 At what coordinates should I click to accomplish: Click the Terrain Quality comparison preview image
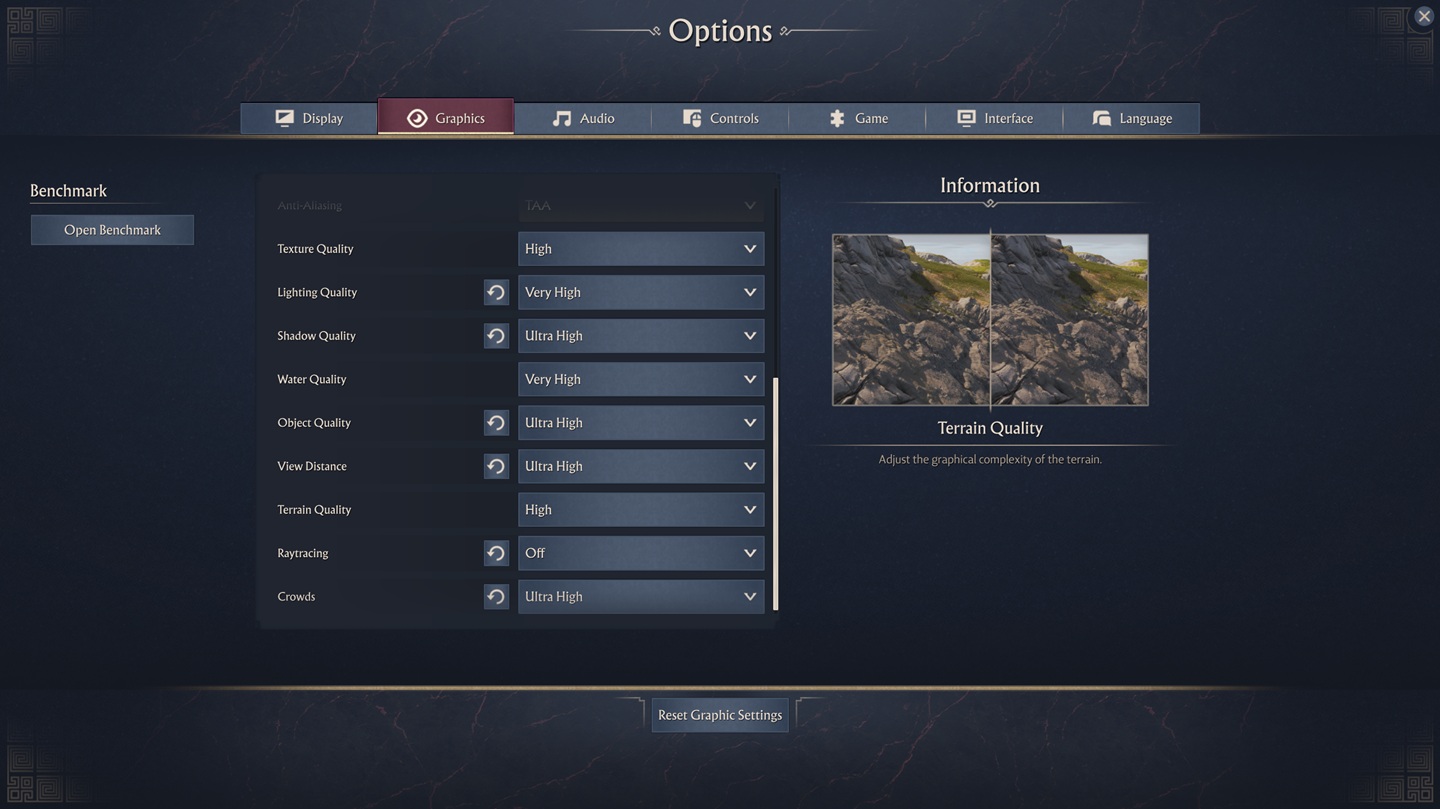[990, 320]
